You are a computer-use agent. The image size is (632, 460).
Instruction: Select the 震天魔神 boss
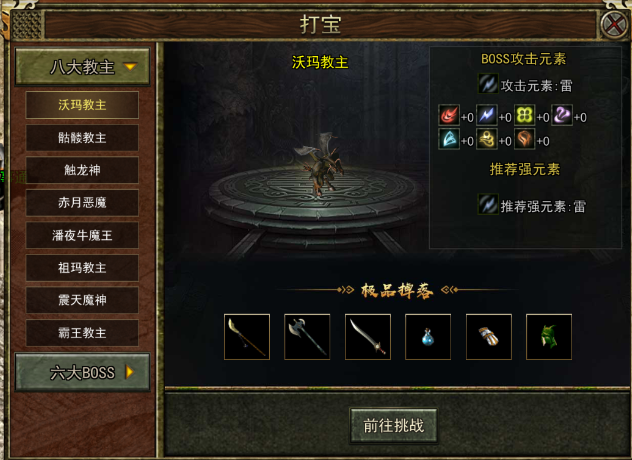point(82,301)
